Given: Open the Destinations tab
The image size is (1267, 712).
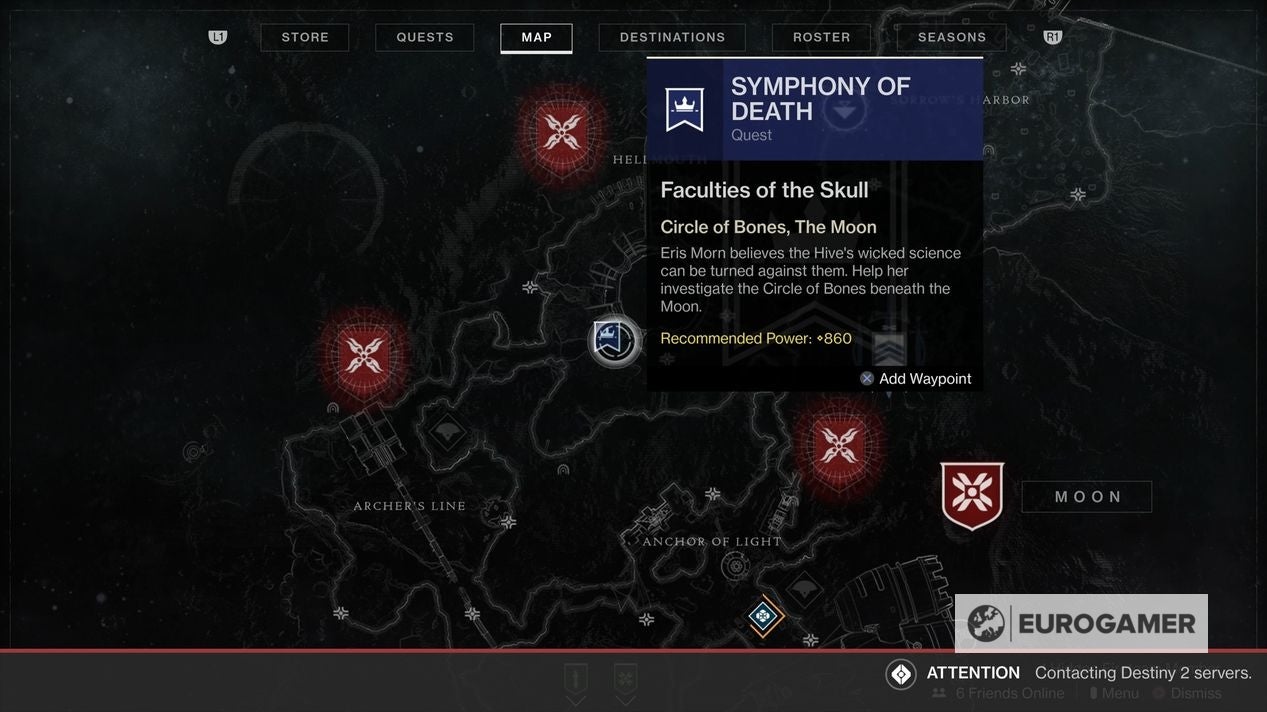Looking at the screenshot, I should pyautogui.click(x=672, y=38).
